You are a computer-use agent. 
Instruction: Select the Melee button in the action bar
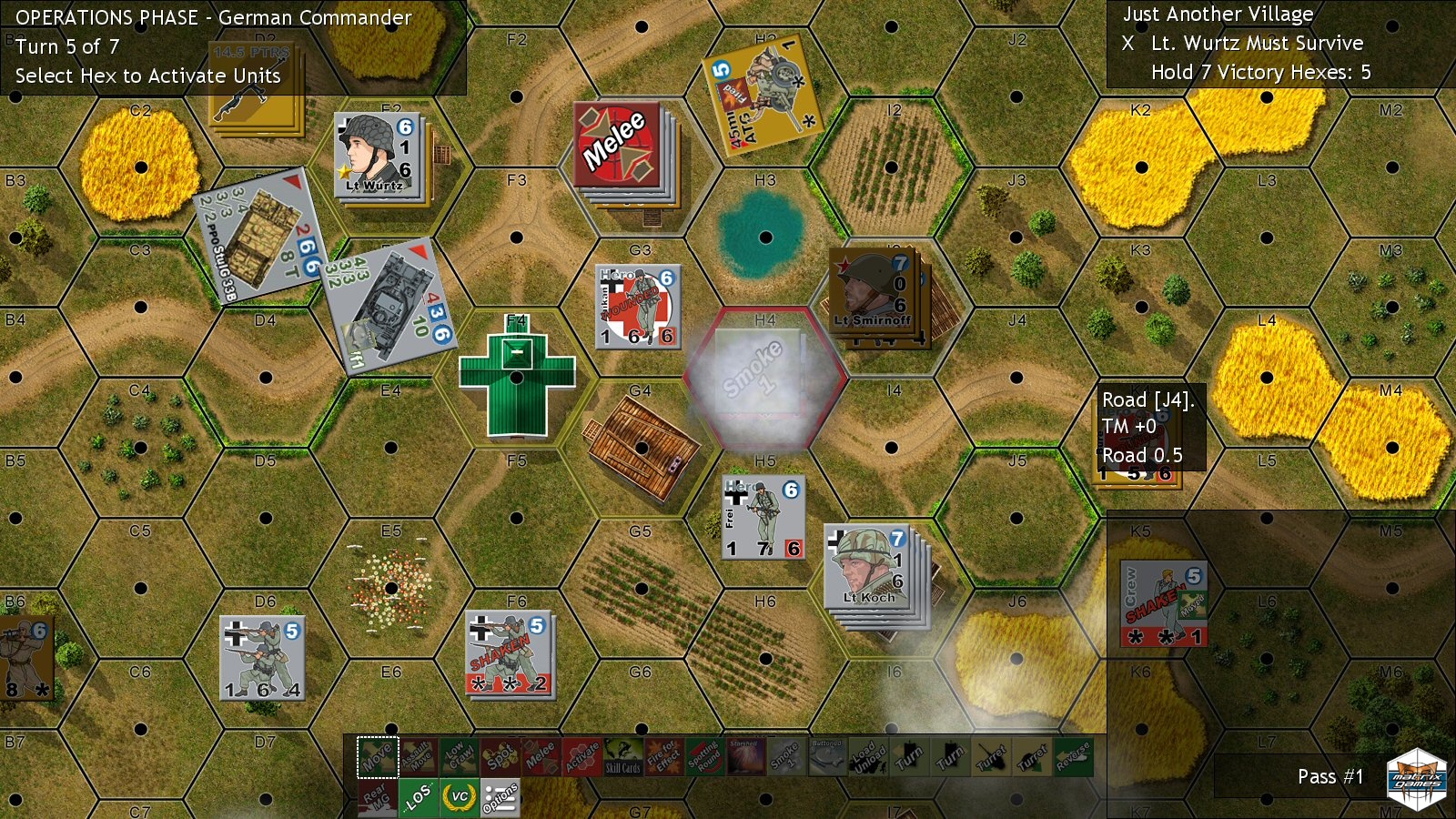pos(541,757)
